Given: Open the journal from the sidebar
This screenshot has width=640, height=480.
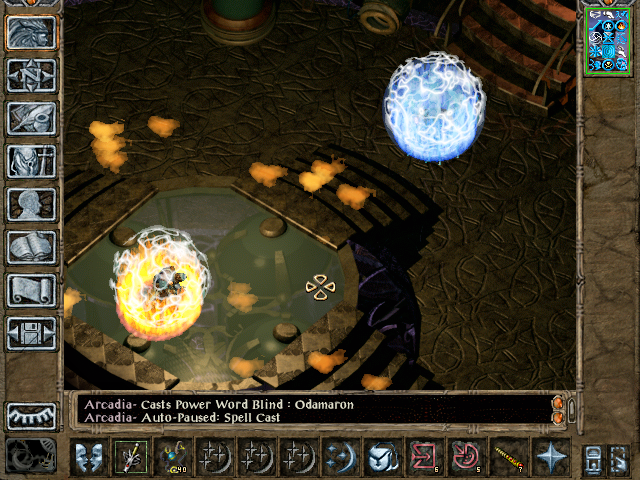Looking at the screenshot, I should click(x=32, y=118).
